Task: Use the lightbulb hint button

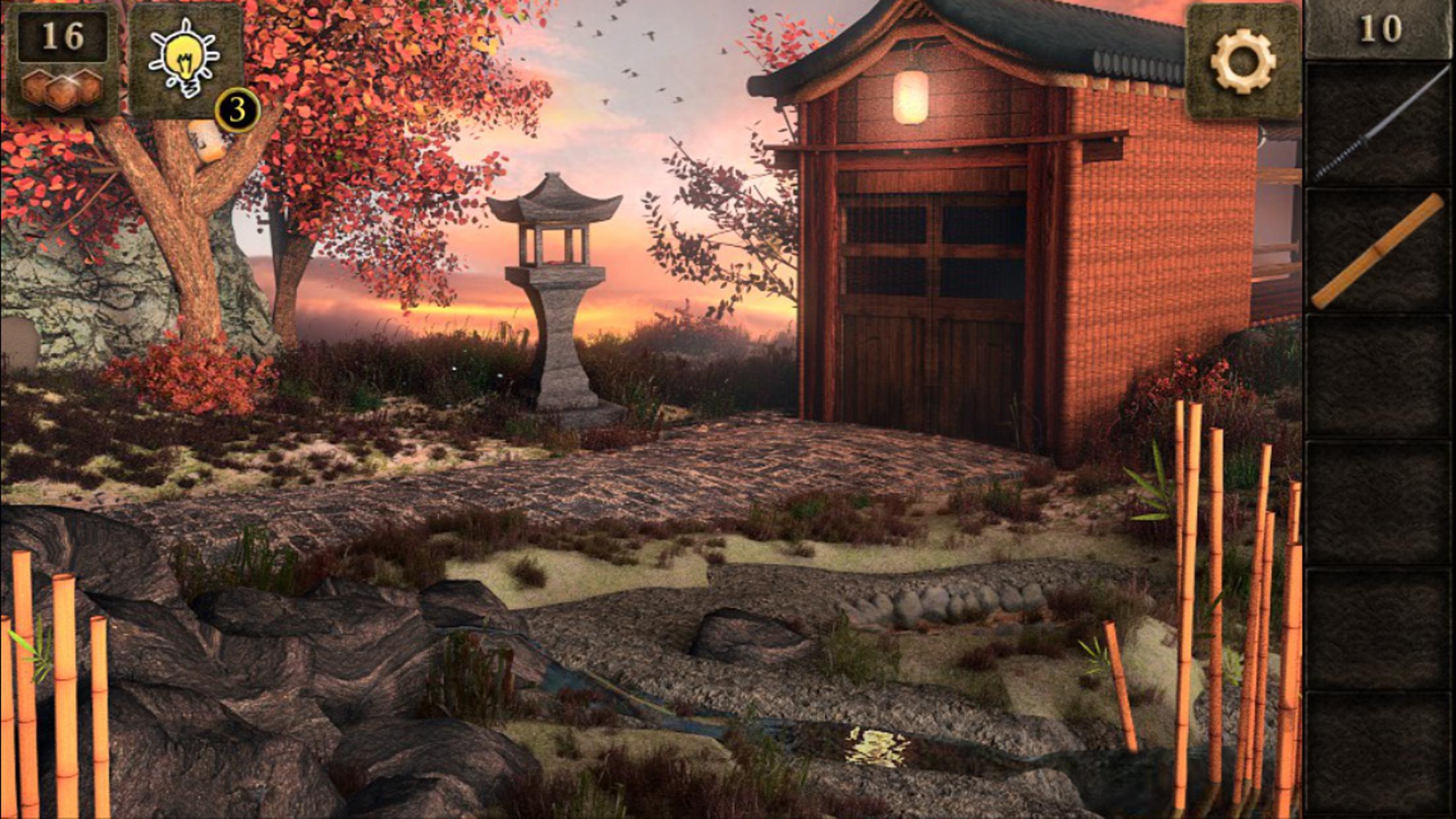Action: click(x=185, y=61)
